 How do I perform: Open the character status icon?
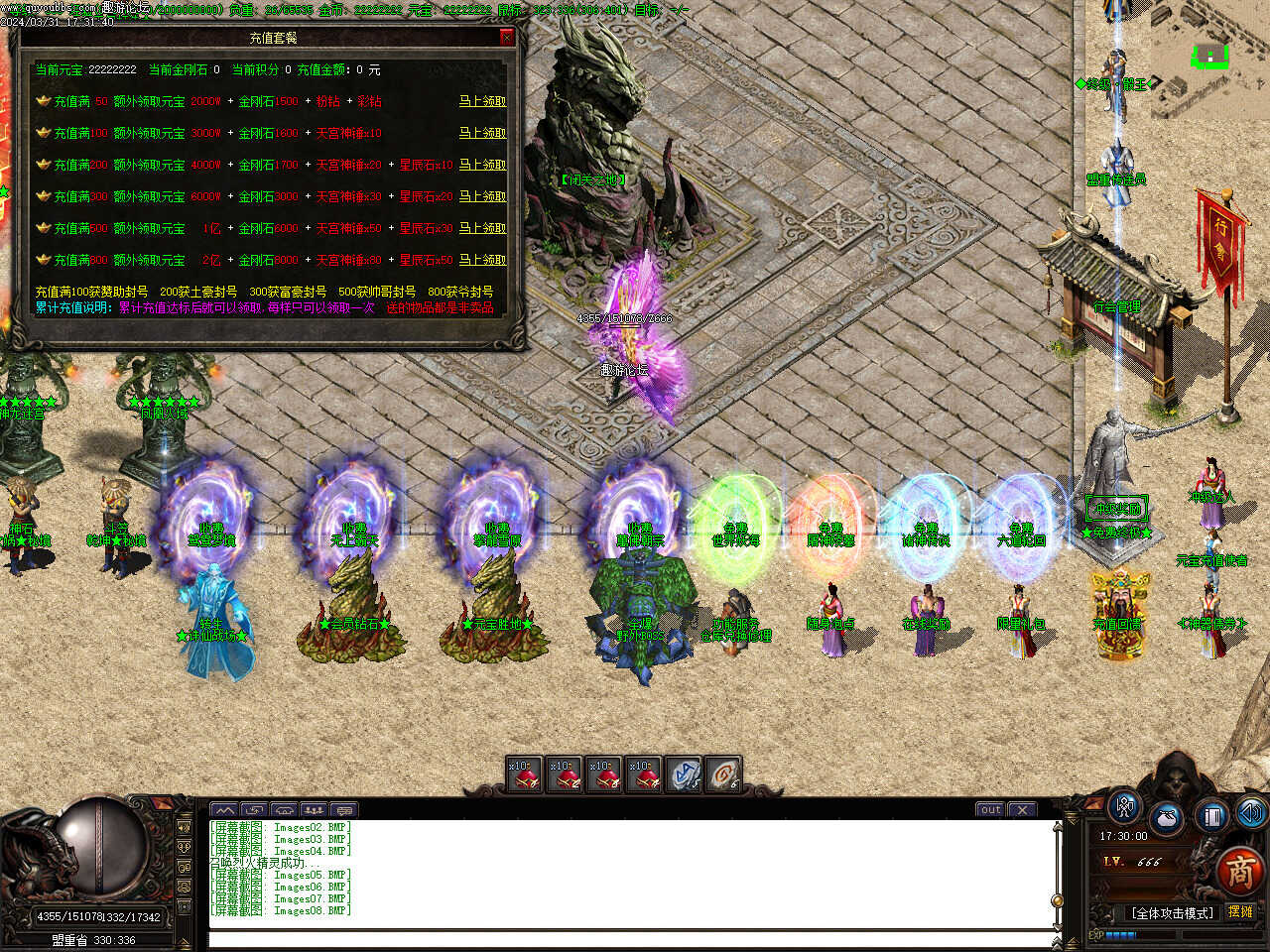click(x=1124, y=807)
